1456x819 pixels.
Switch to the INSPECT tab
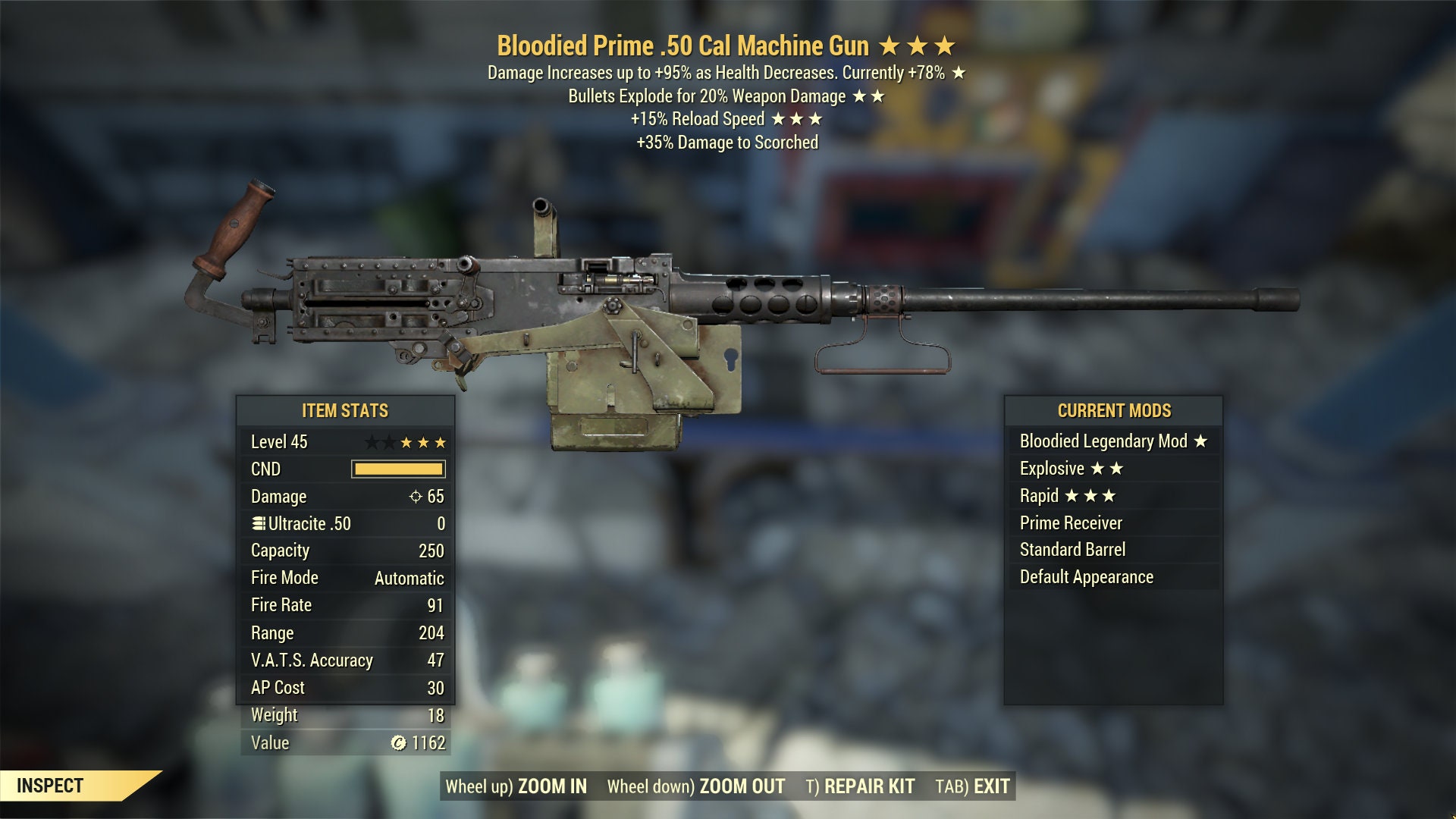(49, 786)
